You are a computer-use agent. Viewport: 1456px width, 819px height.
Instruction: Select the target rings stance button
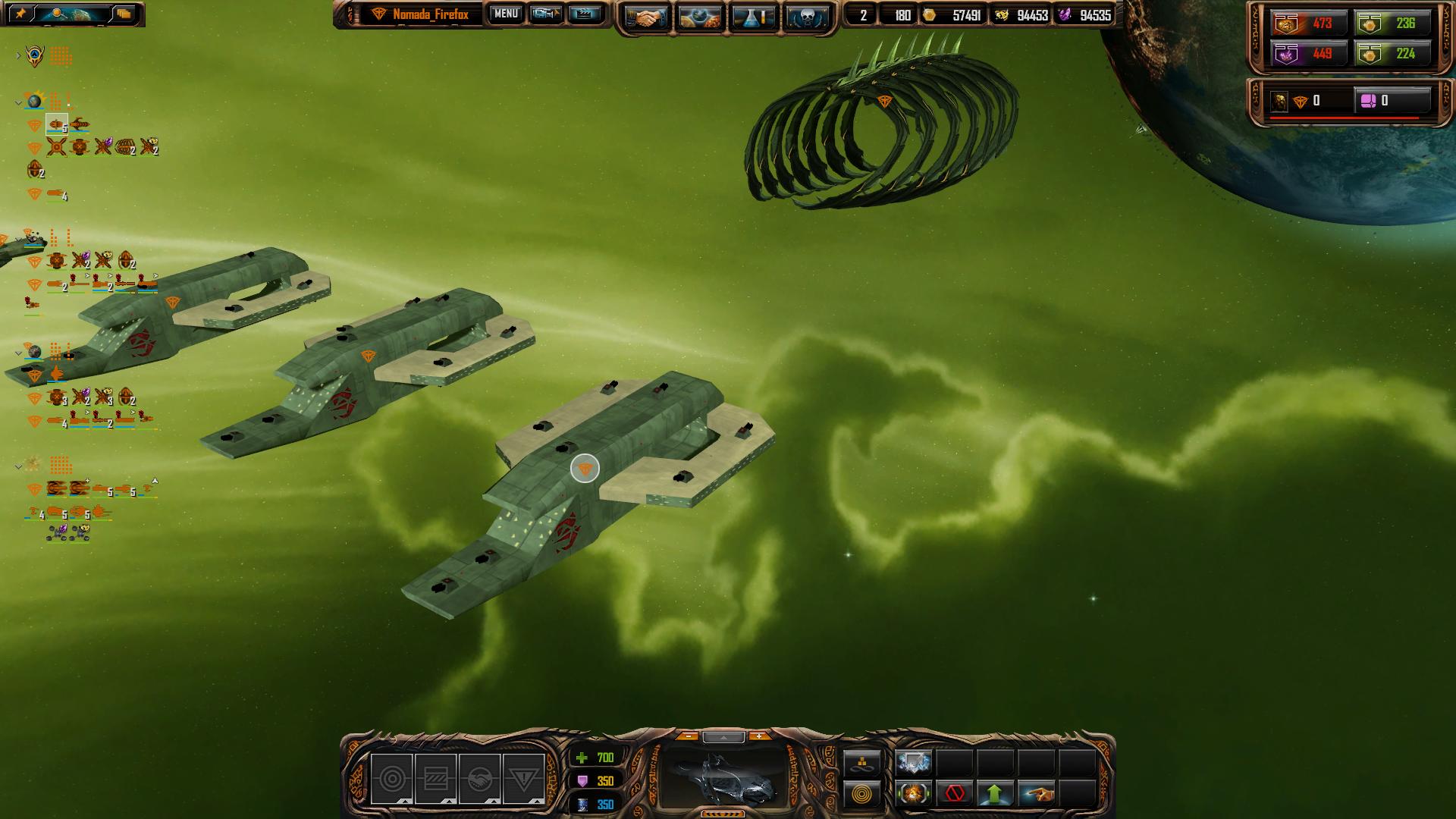click(391, 779)
